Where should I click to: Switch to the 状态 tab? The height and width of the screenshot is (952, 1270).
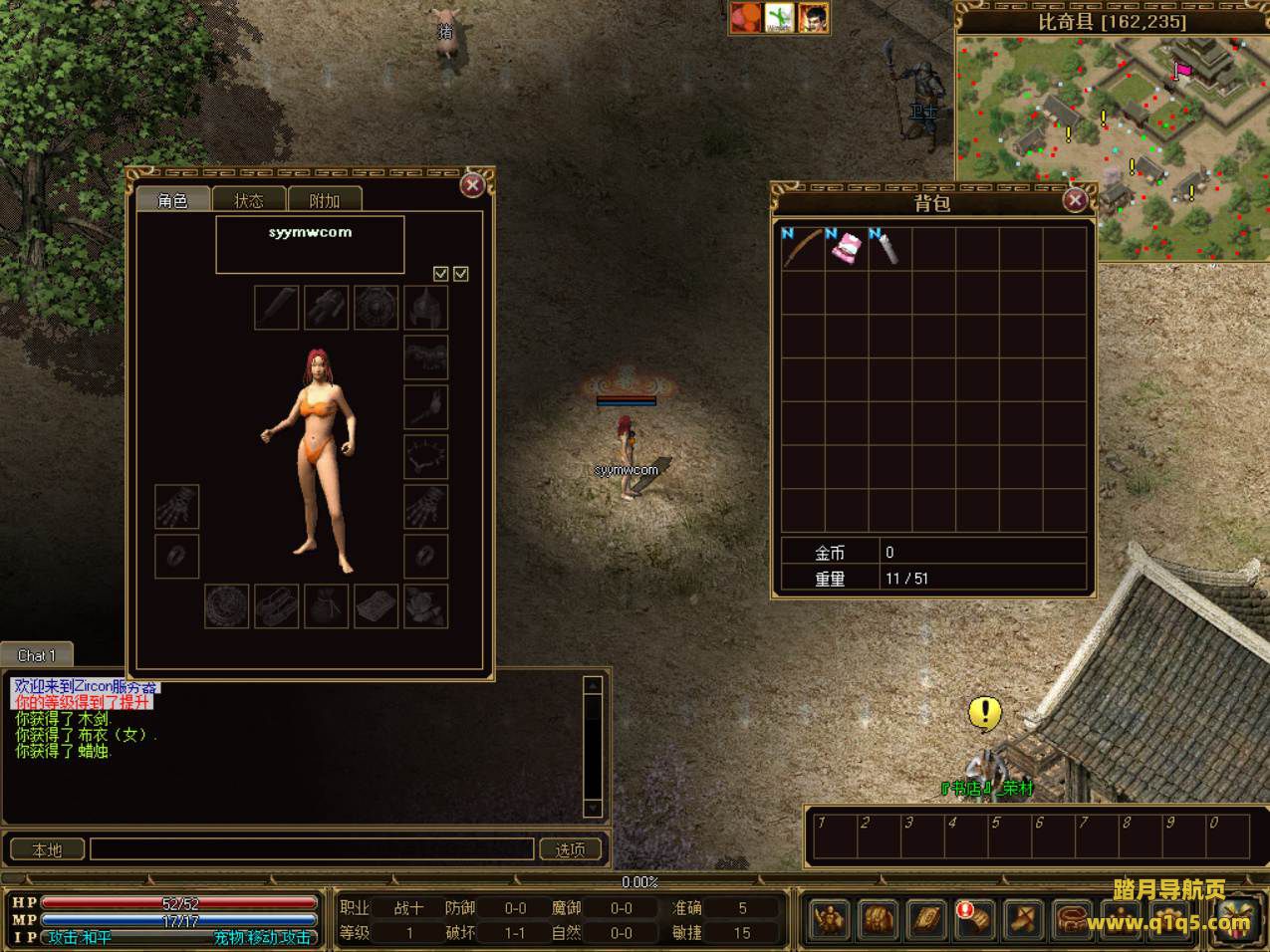(249, 200)
